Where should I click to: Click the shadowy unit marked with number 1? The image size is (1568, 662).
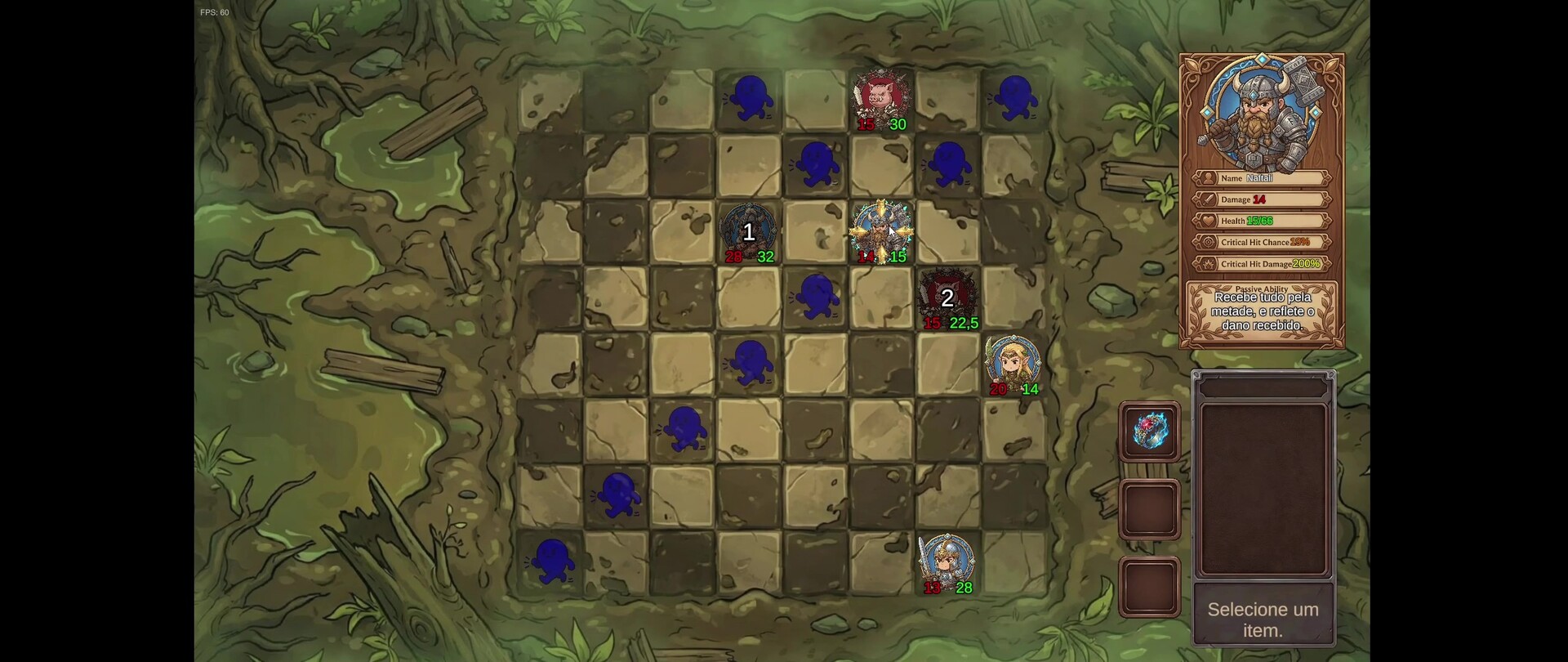[x=748, y=231]
